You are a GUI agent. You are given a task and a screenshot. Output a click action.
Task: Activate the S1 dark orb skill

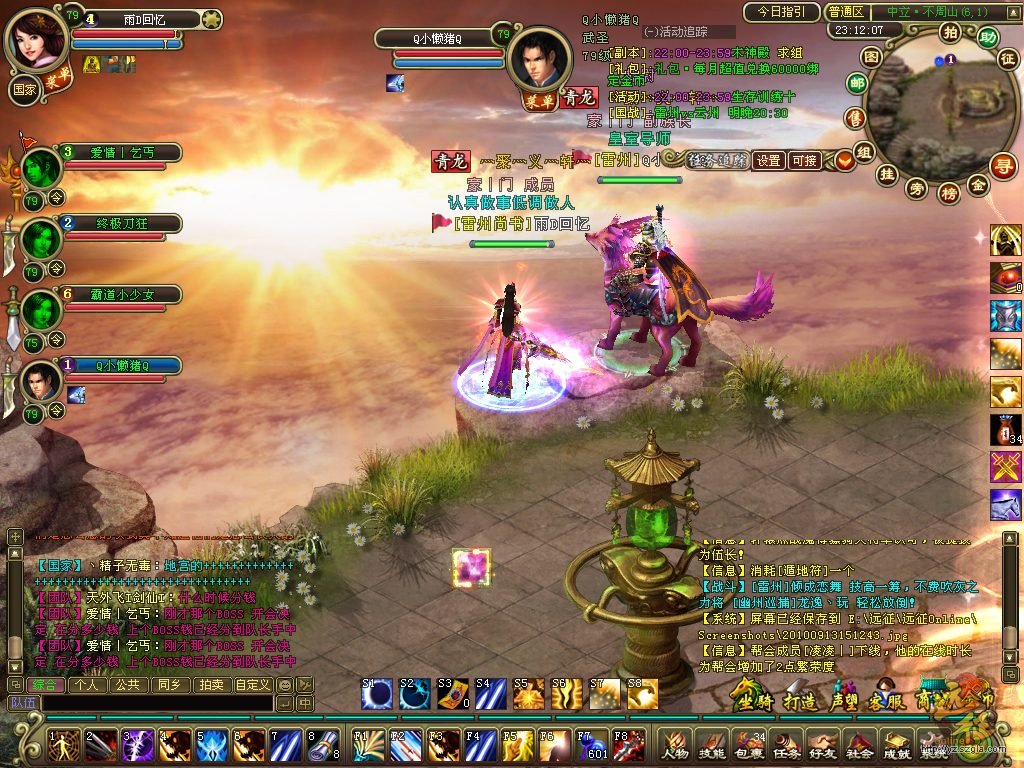378,694
